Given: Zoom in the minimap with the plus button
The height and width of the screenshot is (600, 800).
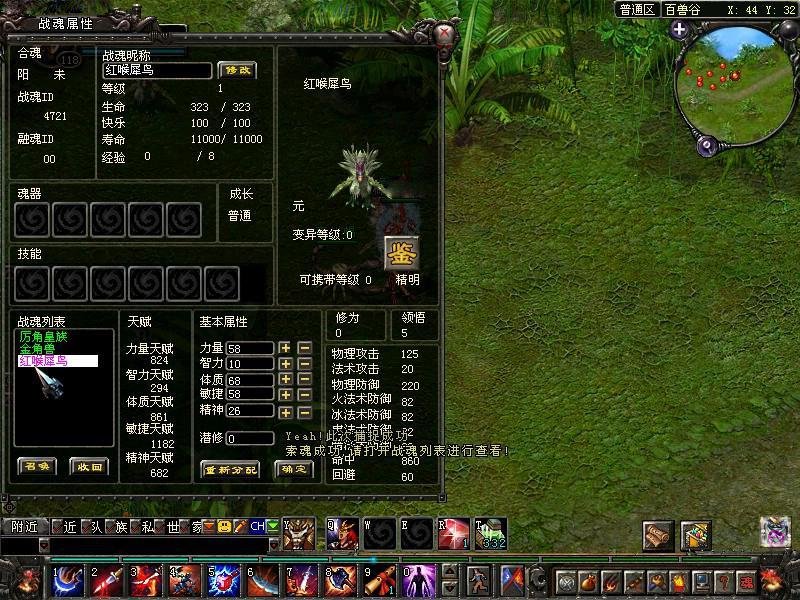Looking at the screenshot, I should 679,29.
